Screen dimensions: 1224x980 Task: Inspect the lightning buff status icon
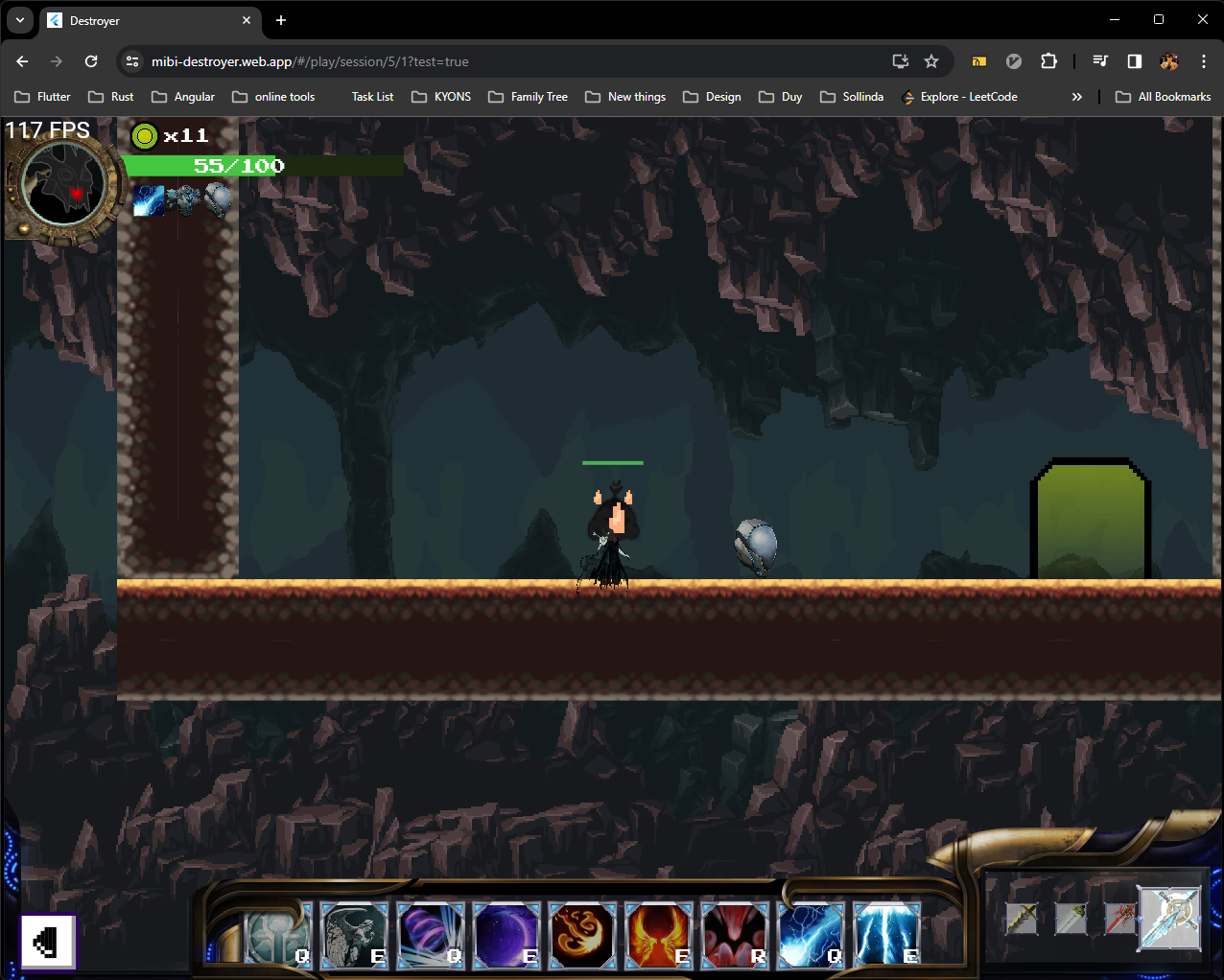149,200
